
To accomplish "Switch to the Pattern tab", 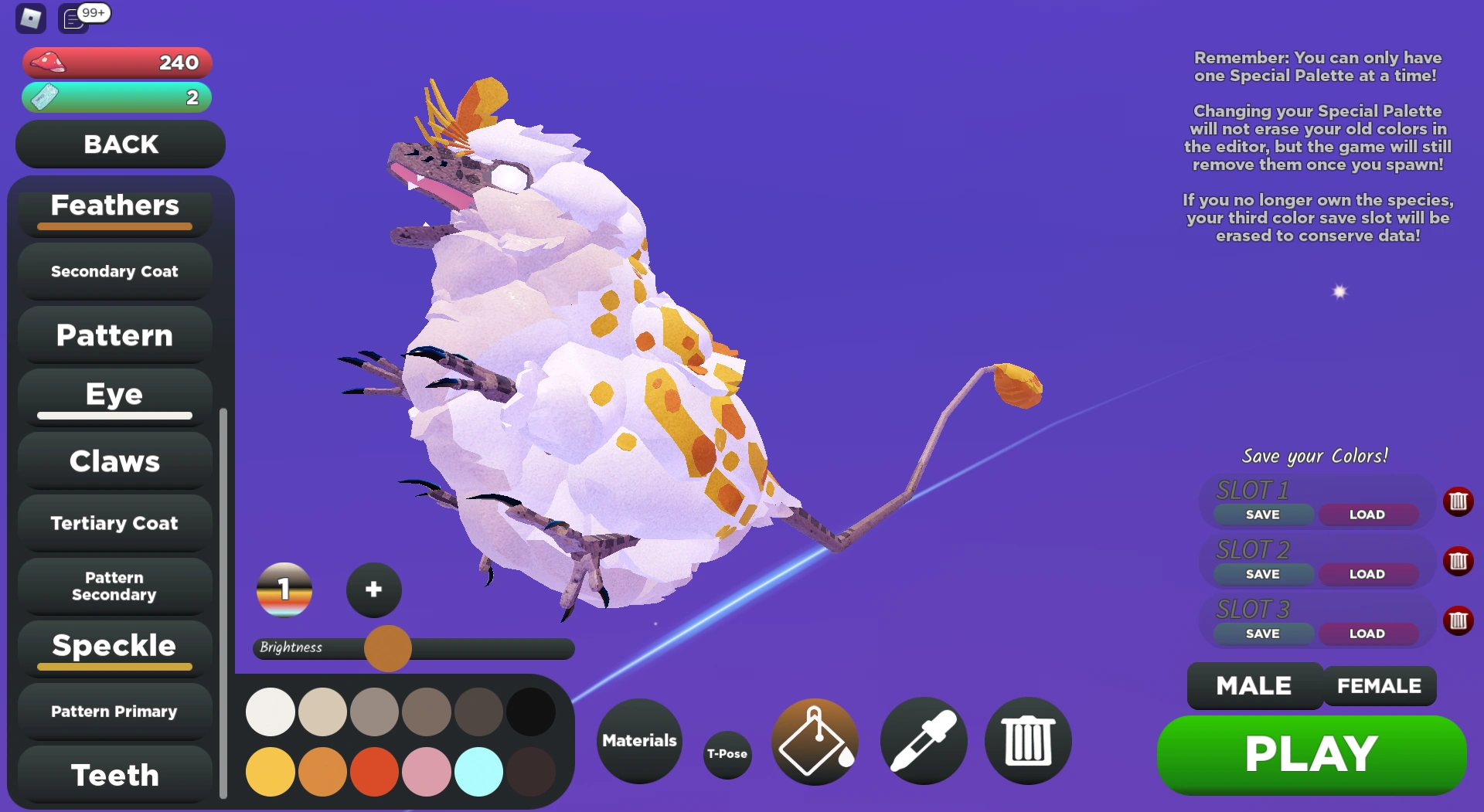I will 114,335.
